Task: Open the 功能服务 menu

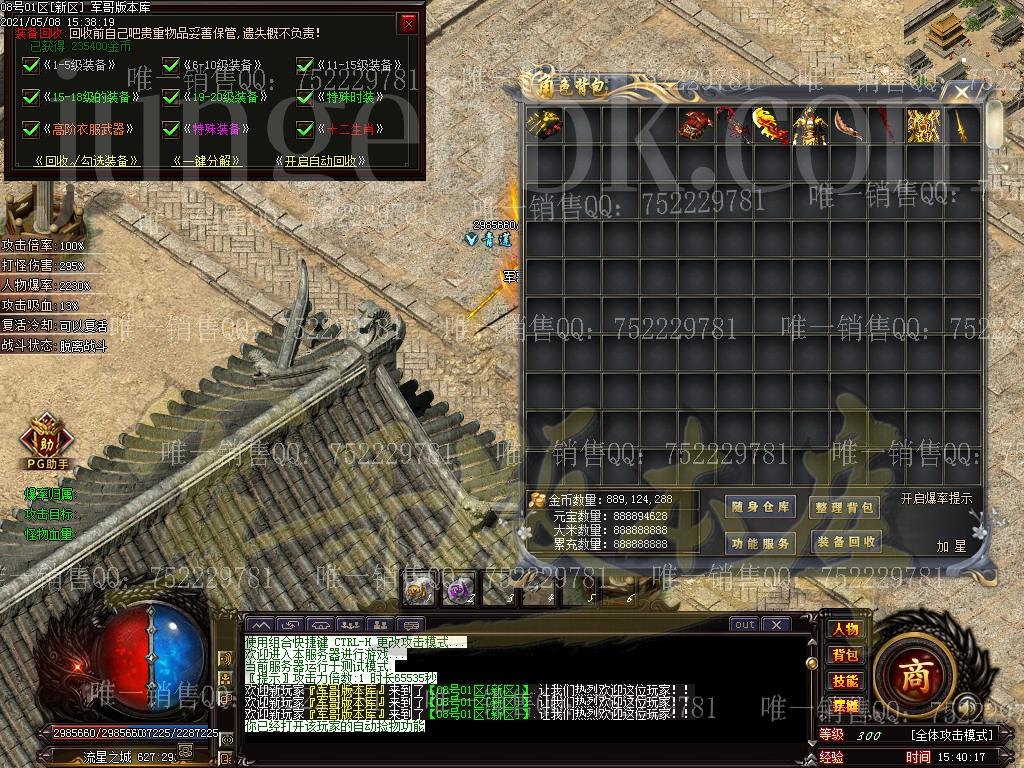Action: pos(761,543)
